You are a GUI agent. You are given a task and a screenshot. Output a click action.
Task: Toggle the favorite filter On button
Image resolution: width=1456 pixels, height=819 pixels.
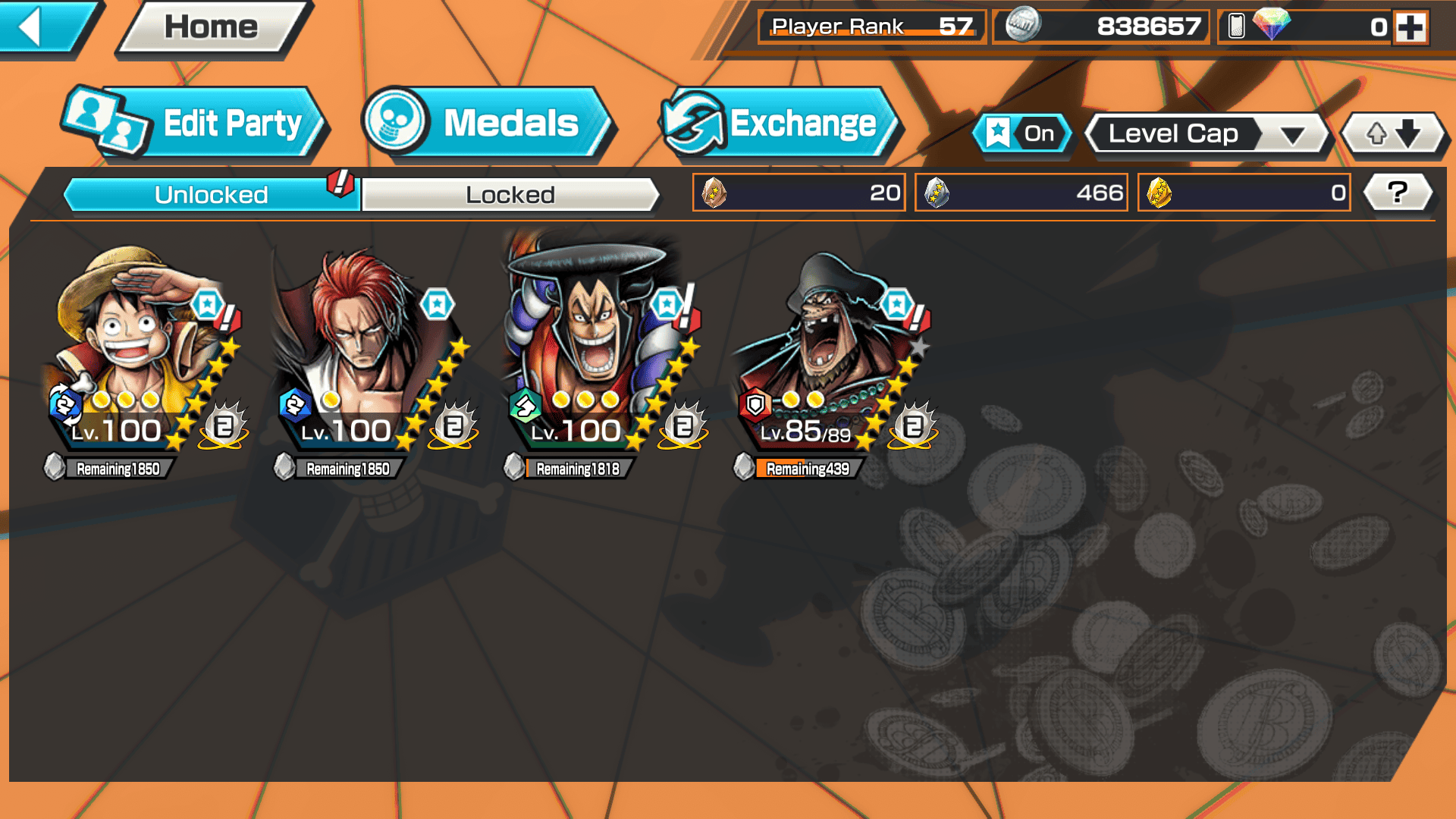click(x=1022, y=133)
